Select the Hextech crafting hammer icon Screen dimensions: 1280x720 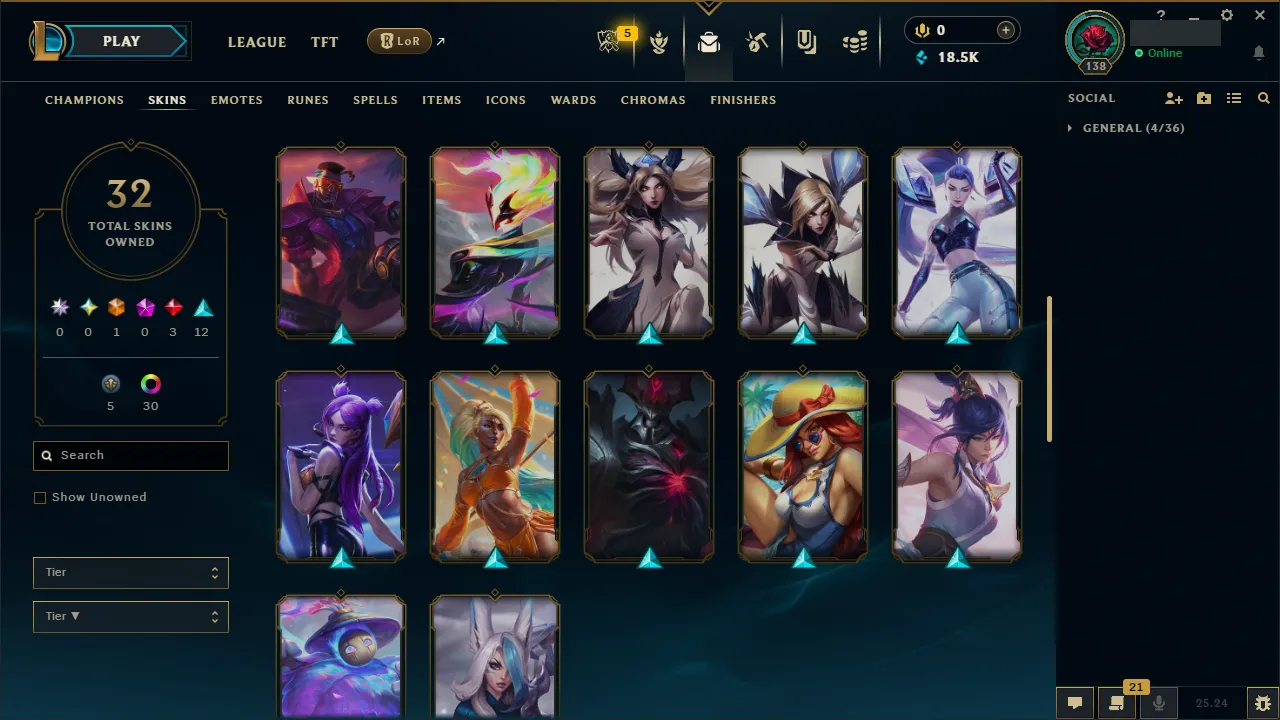(x=757, y=42)
